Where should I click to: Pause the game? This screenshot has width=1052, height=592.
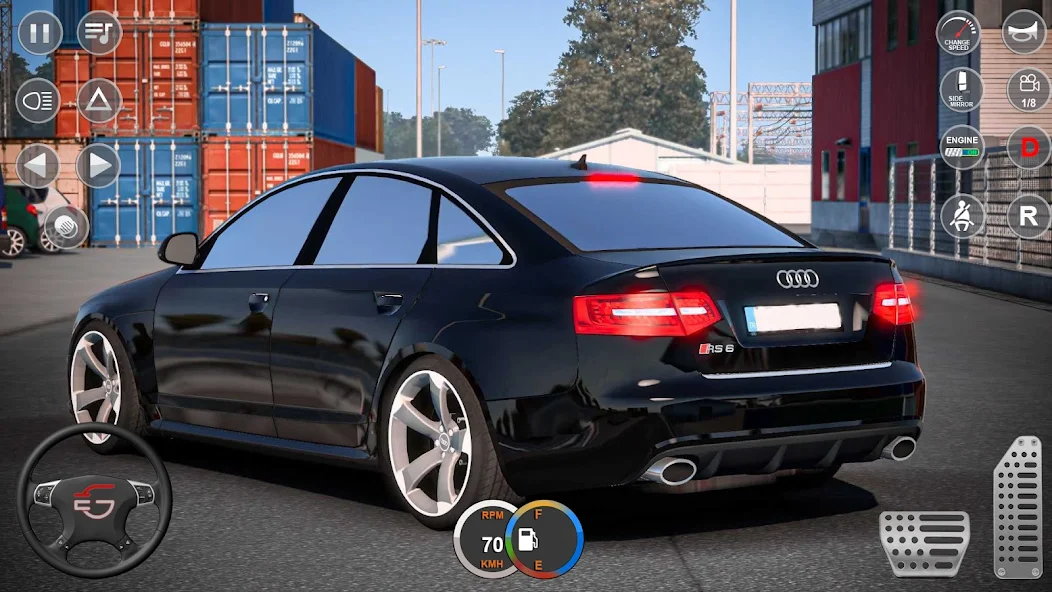tap(39, 33)
